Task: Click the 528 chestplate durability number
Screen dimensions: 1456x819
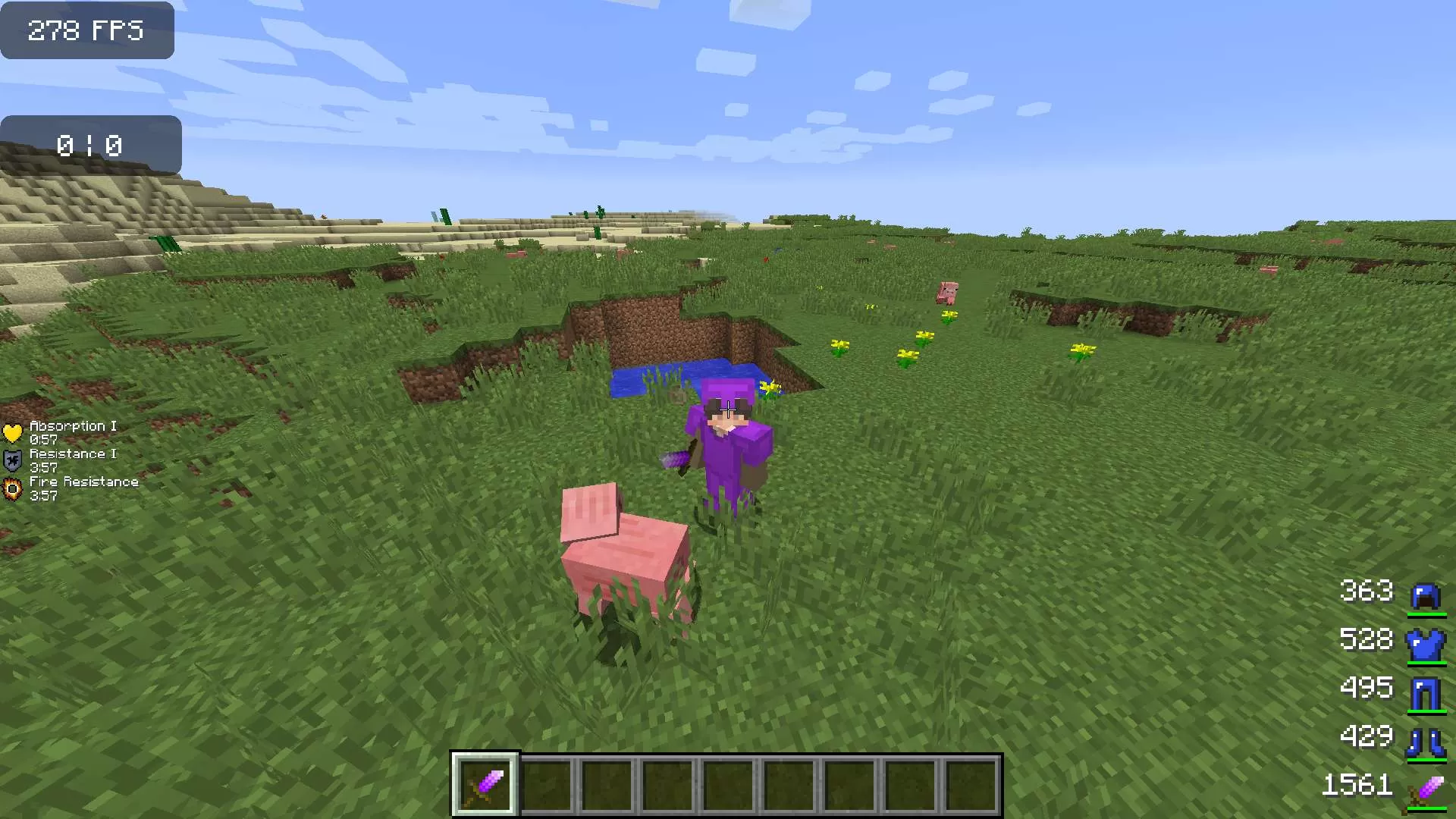Action: (1365, 642)
